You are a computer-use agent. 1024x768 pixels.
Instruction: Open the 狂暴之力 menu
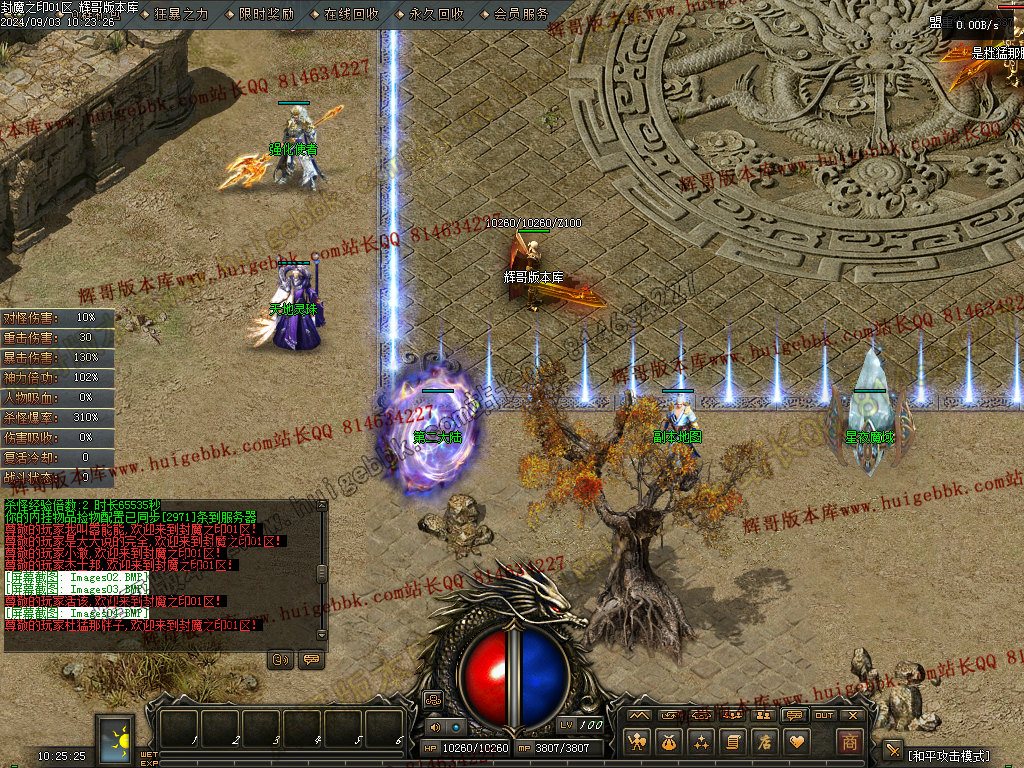pyautogui.click(x=181, y=14)
